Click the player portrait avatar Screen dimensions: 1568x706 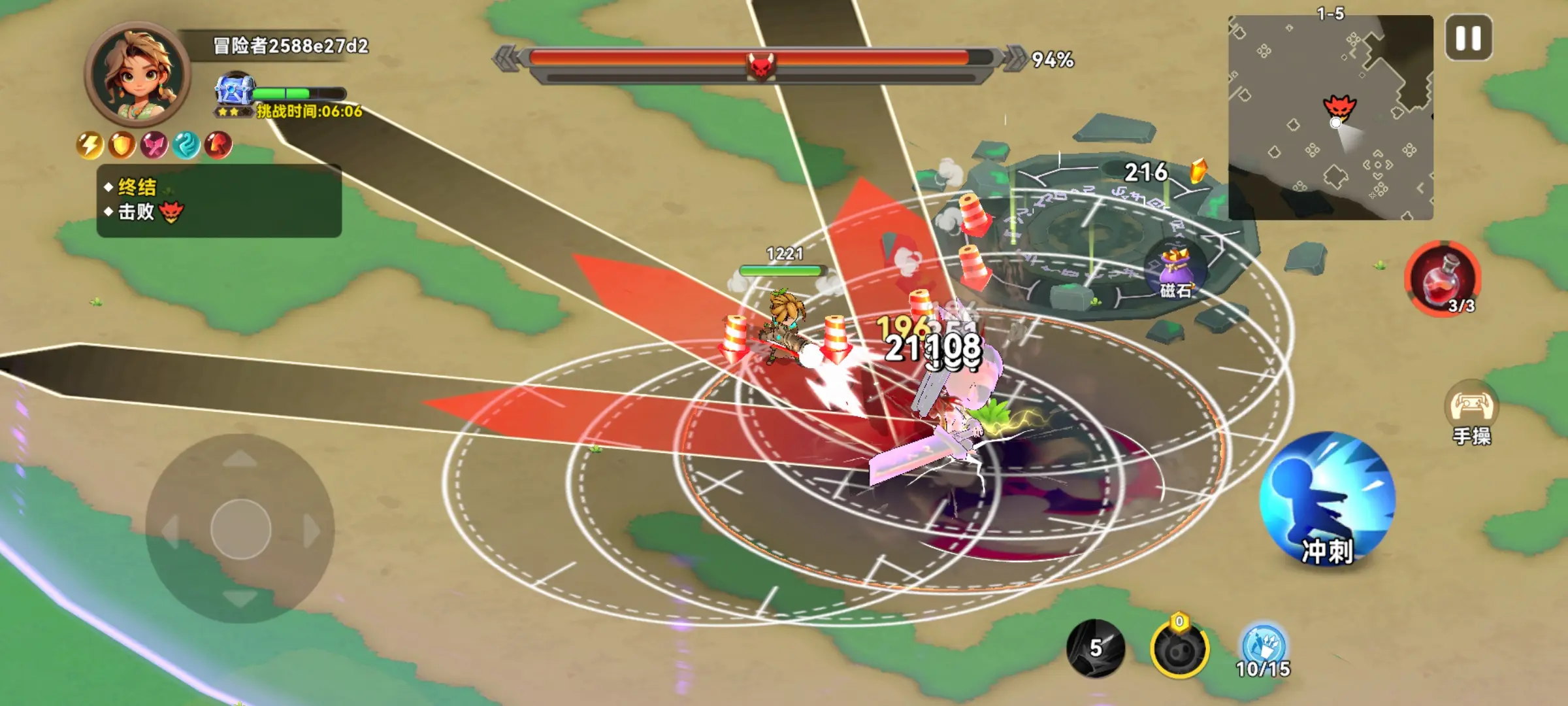pyautogui.click(x=137, y=75)
